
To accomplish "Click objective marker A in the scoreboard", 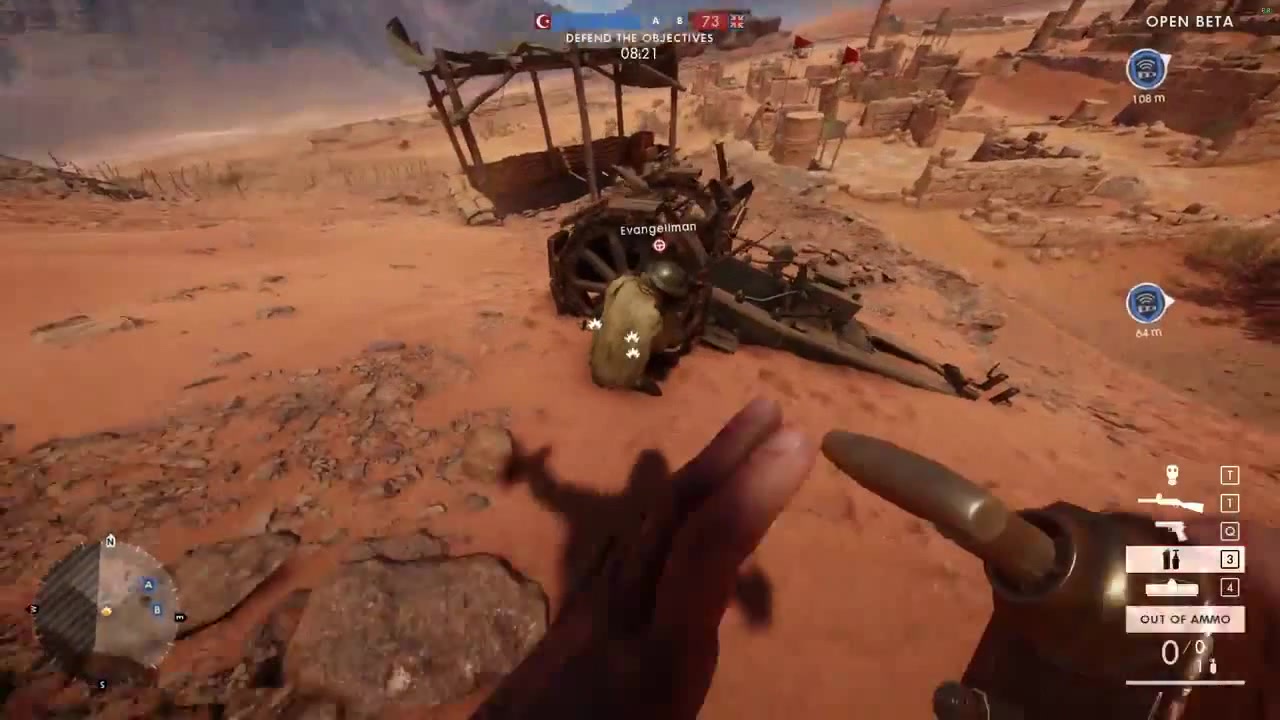I will click(x=655, y=20).
